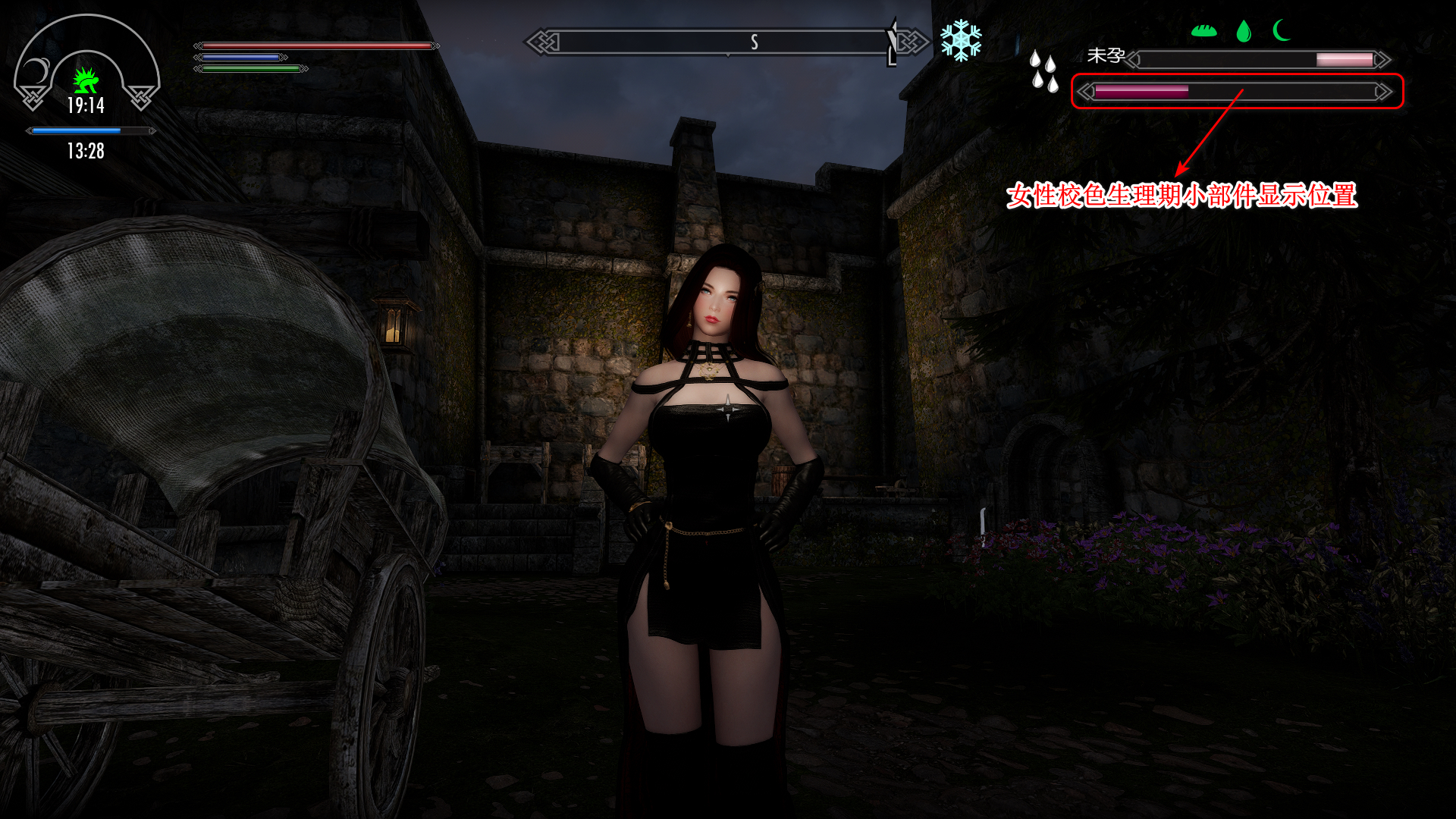Select the green water drop thirst icon

1244,31
